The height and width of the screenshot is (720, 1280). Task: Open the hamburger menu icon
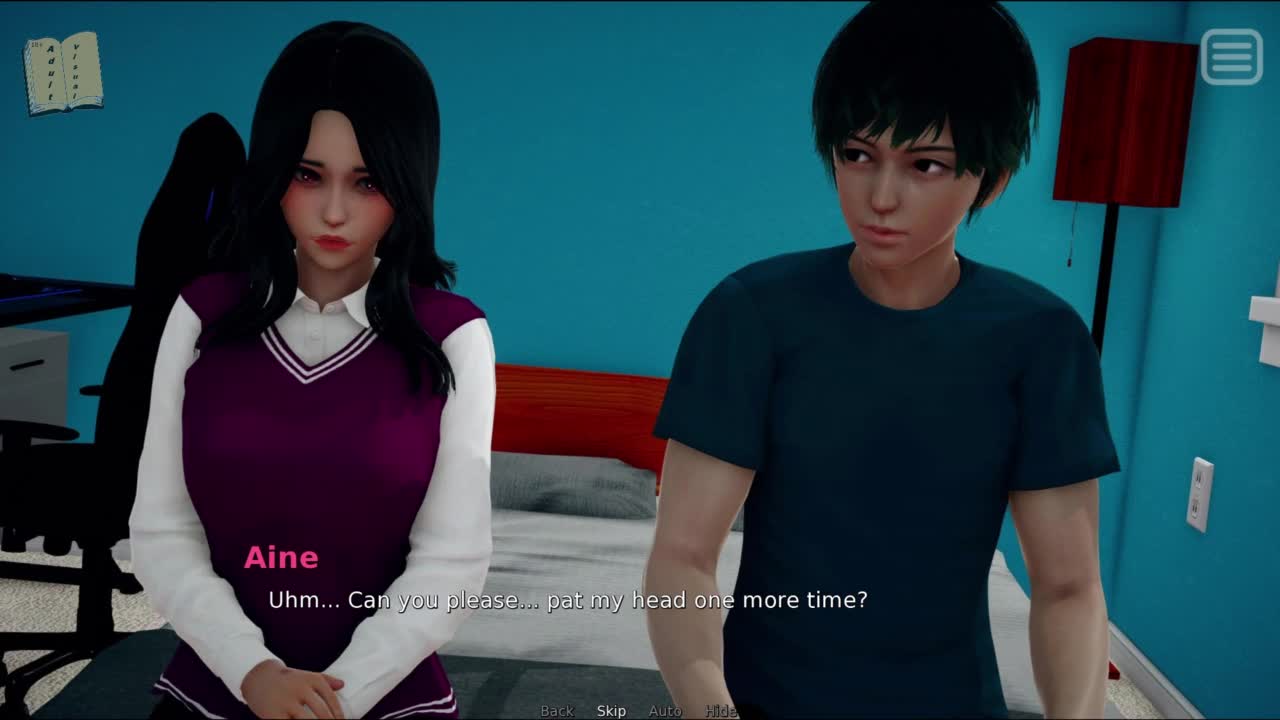(1231, 57)
